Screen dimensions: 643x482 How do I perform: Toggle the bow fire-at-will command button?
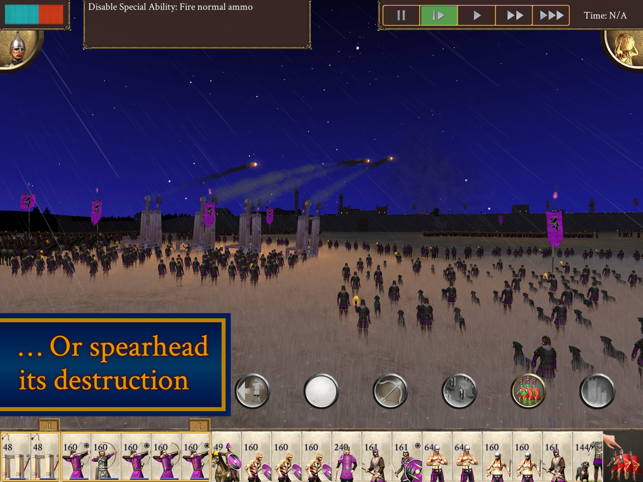click(390, 391)
